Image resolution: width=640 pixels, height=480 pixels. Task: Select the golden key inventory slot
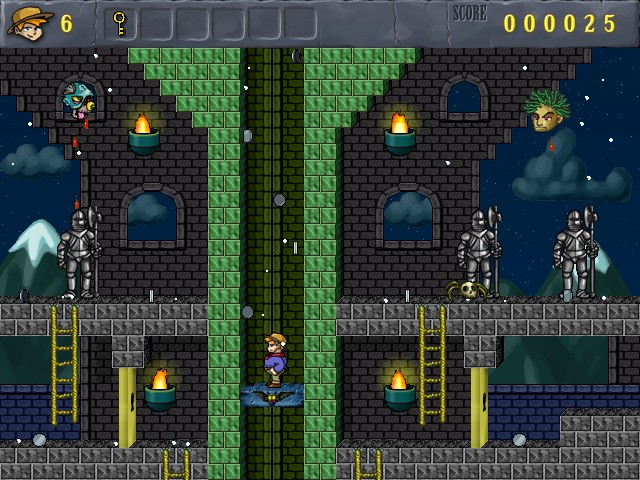click(120, 23)
